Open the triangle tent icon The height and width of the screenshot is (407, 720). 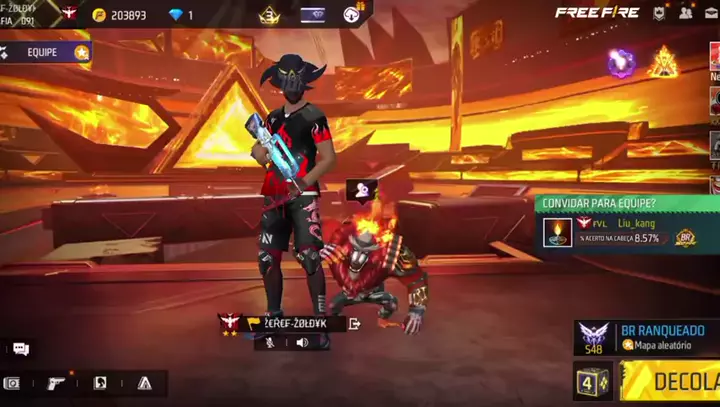click(145, 383)
